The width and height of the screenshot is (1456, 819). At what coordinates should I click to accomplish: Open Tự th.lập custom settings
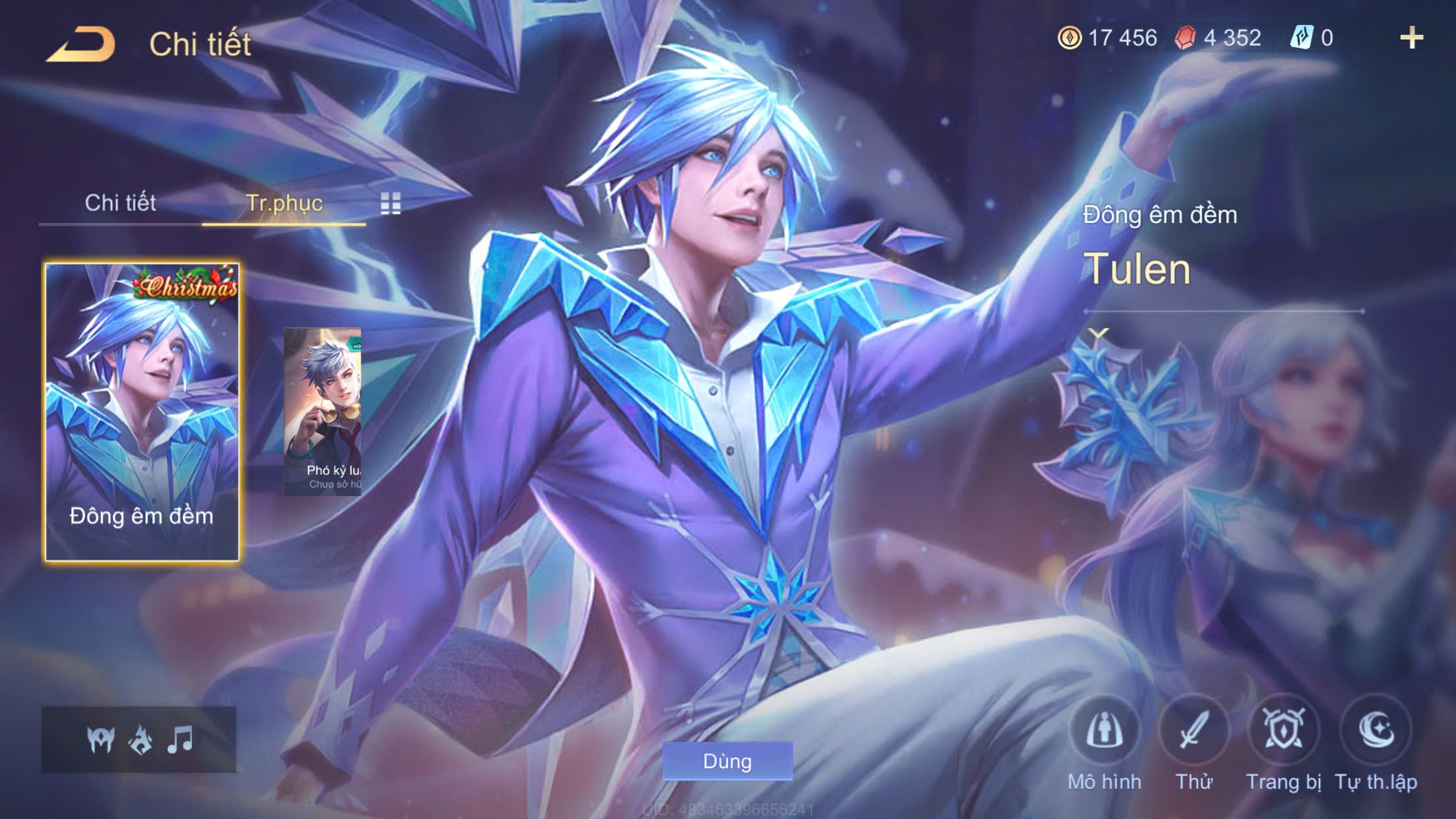click(x=1376, y=731)
